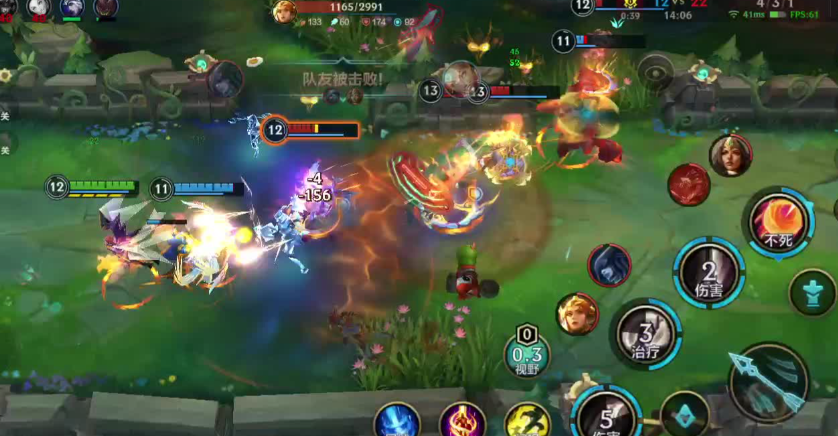
Task: Tap the spear basic attack button
Action: click(768, 380)
